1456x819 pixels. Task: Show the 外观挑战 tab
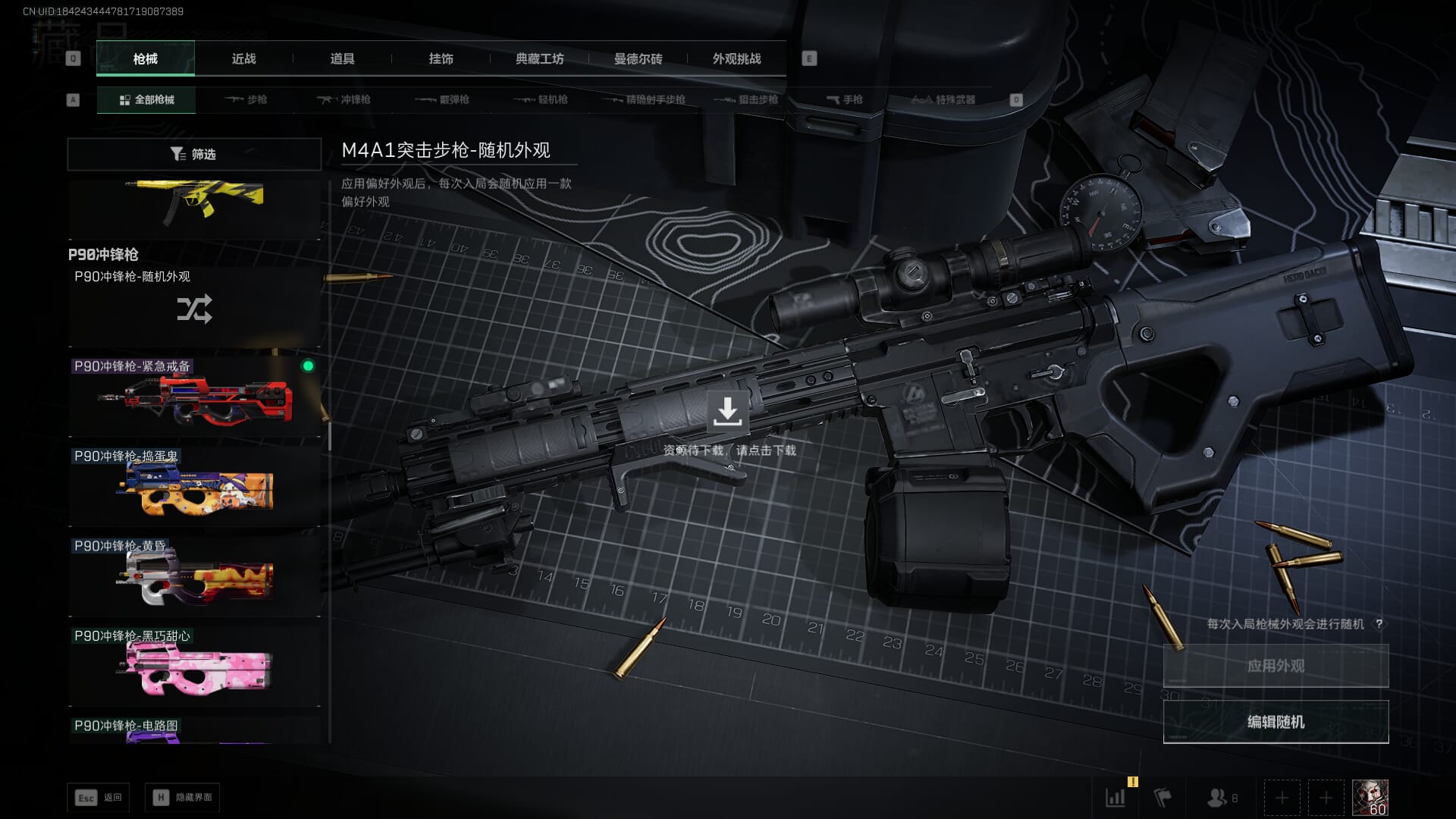click(x=736, y=58)
